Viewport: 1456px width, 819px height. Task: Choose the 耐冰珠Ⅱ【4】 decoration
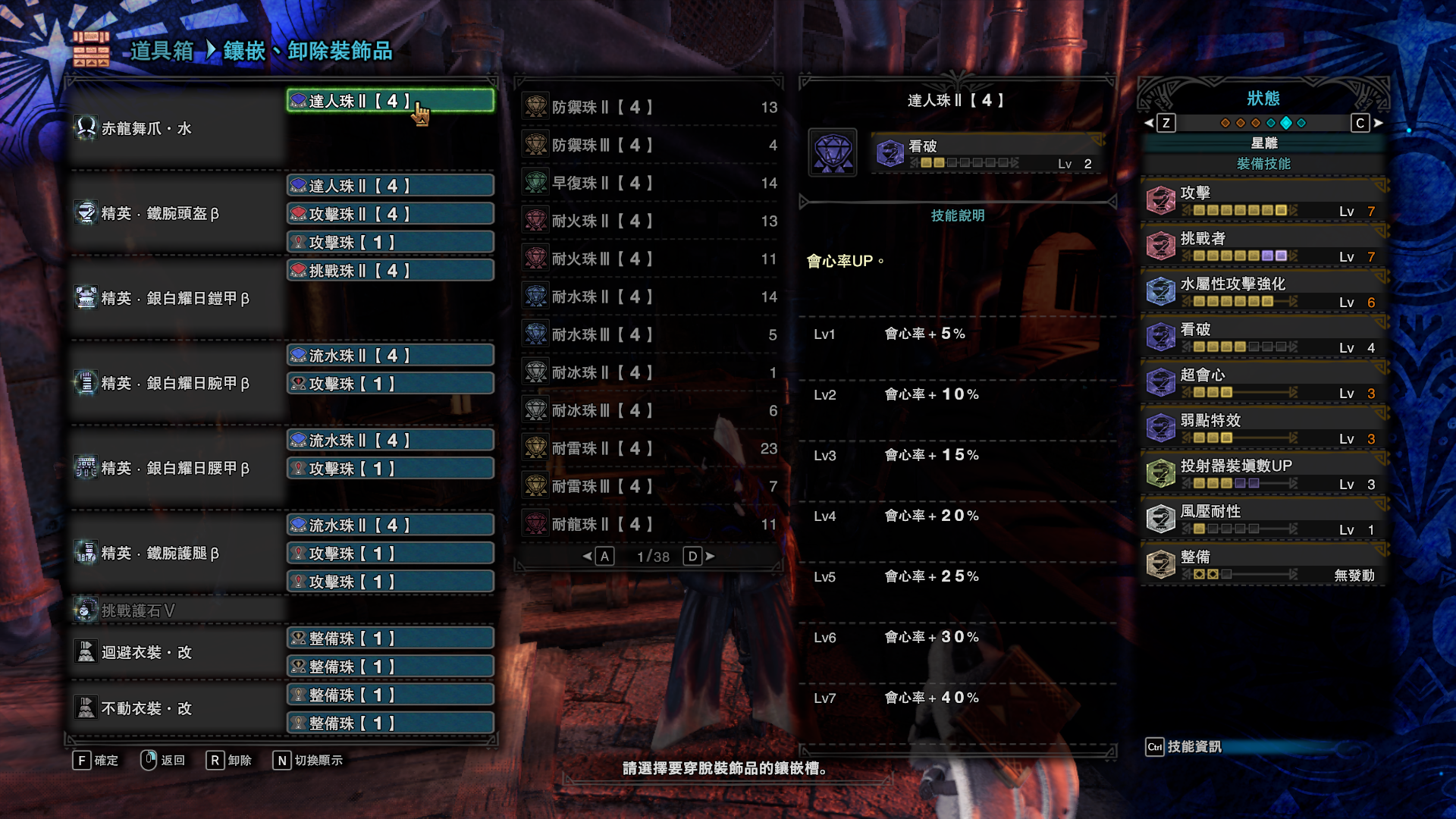(649, 372)
